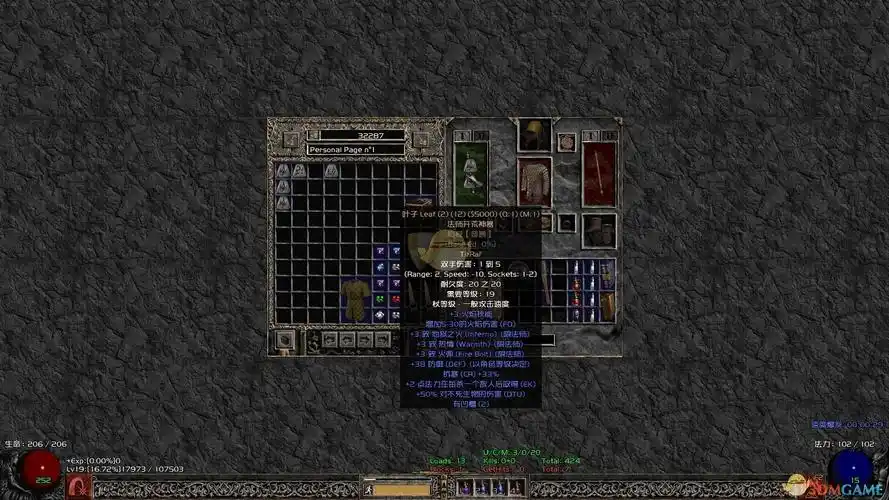Viewport: 889px width, 500px height.
Task: Select the equipped chain mail armor
Action: click(534, 180)
